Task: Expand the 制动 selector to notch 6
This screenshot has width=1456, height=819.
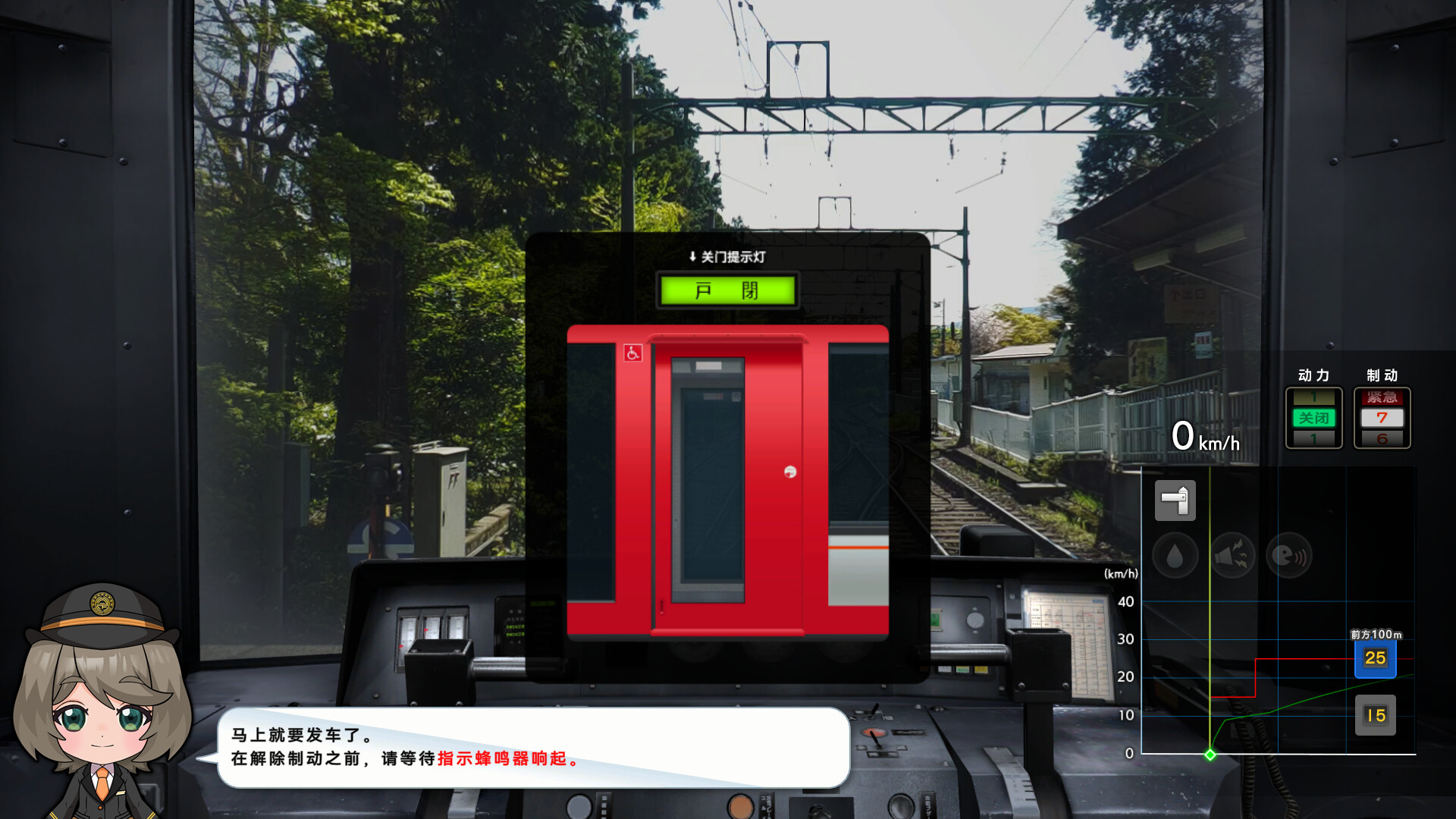Action: point(1382,438)
